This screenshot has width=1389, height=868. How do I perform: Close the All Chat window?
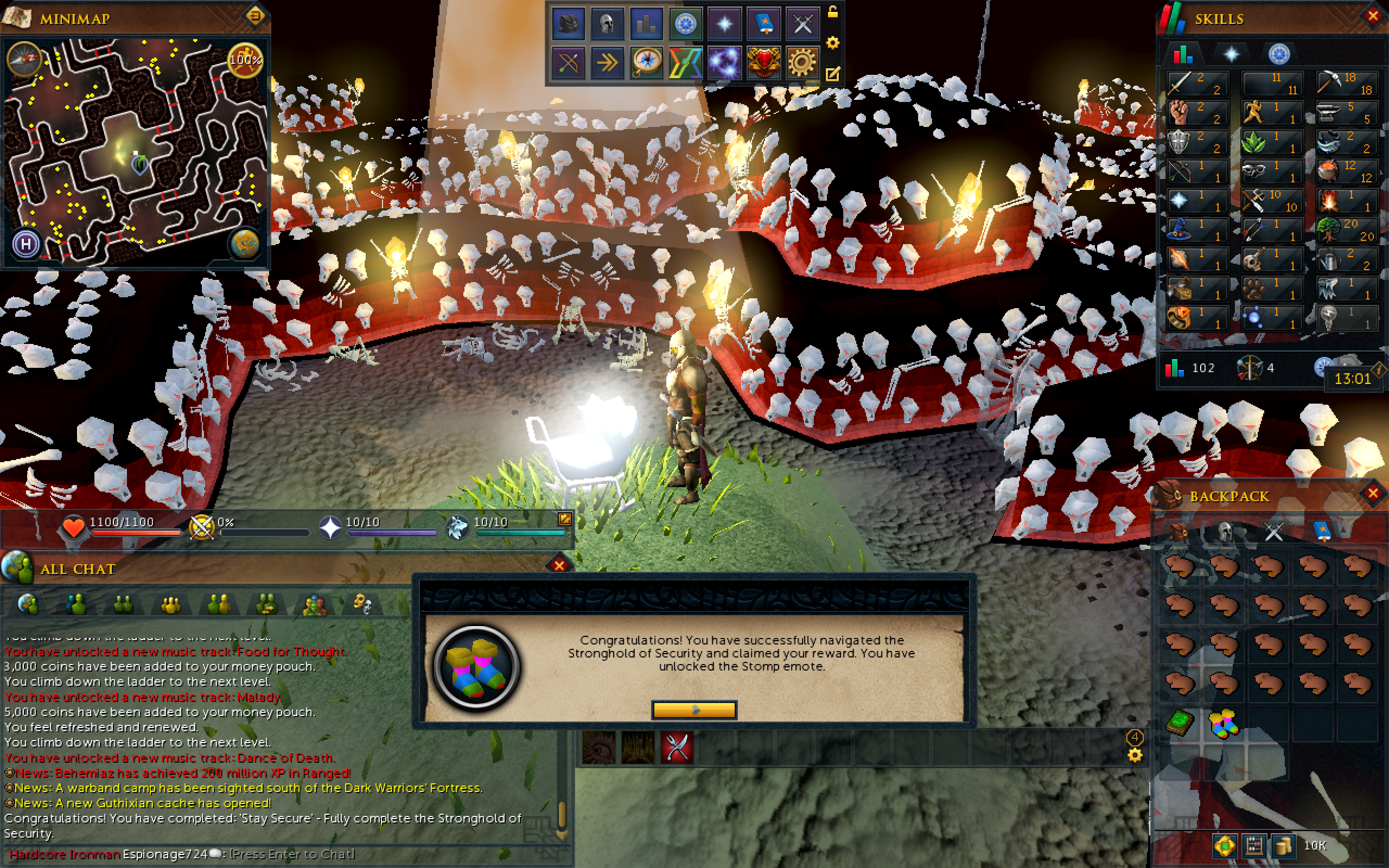point(559,565)
